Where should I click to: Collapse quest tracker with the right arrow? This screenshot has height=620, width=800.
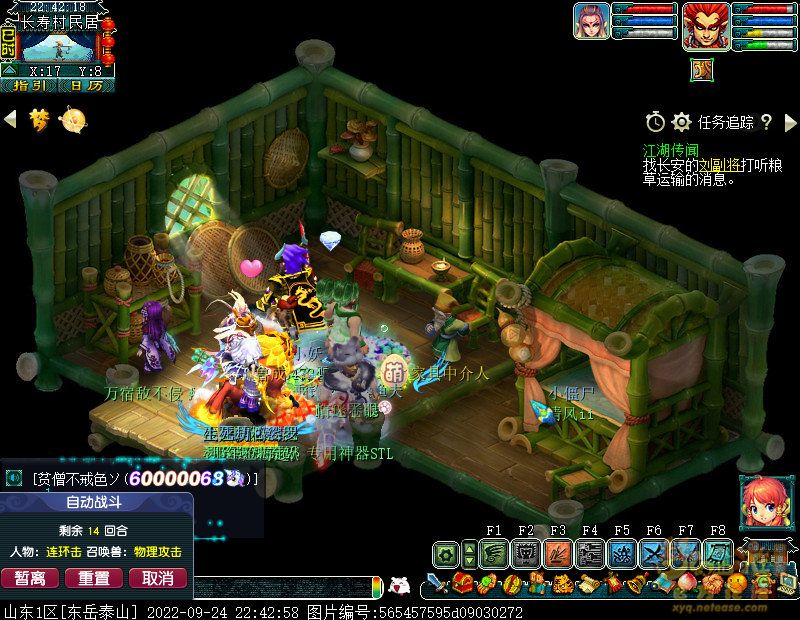[x=788, y=122]
